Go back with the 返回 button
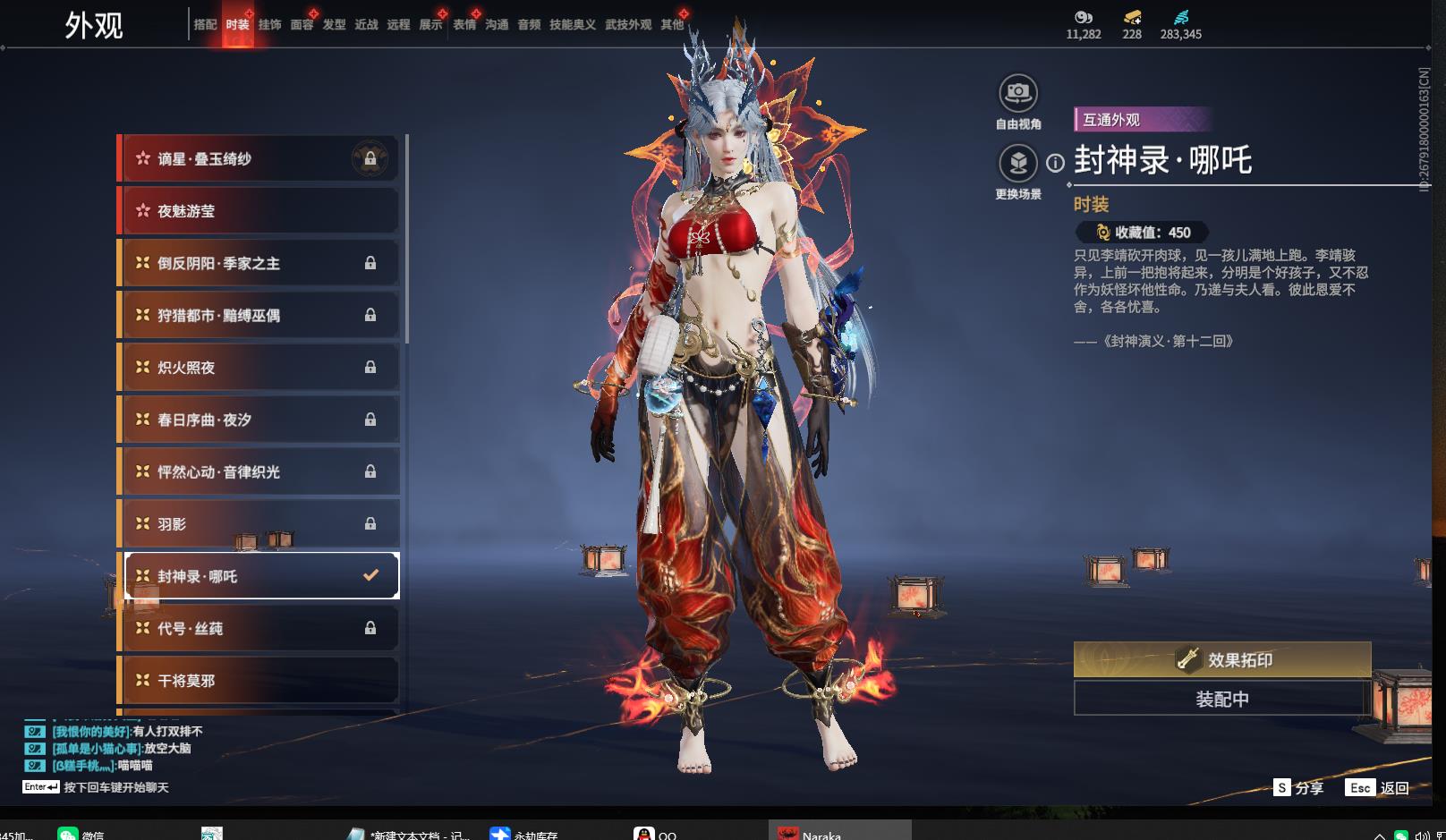1446x840 pixels. click(x=1378, y=788)
